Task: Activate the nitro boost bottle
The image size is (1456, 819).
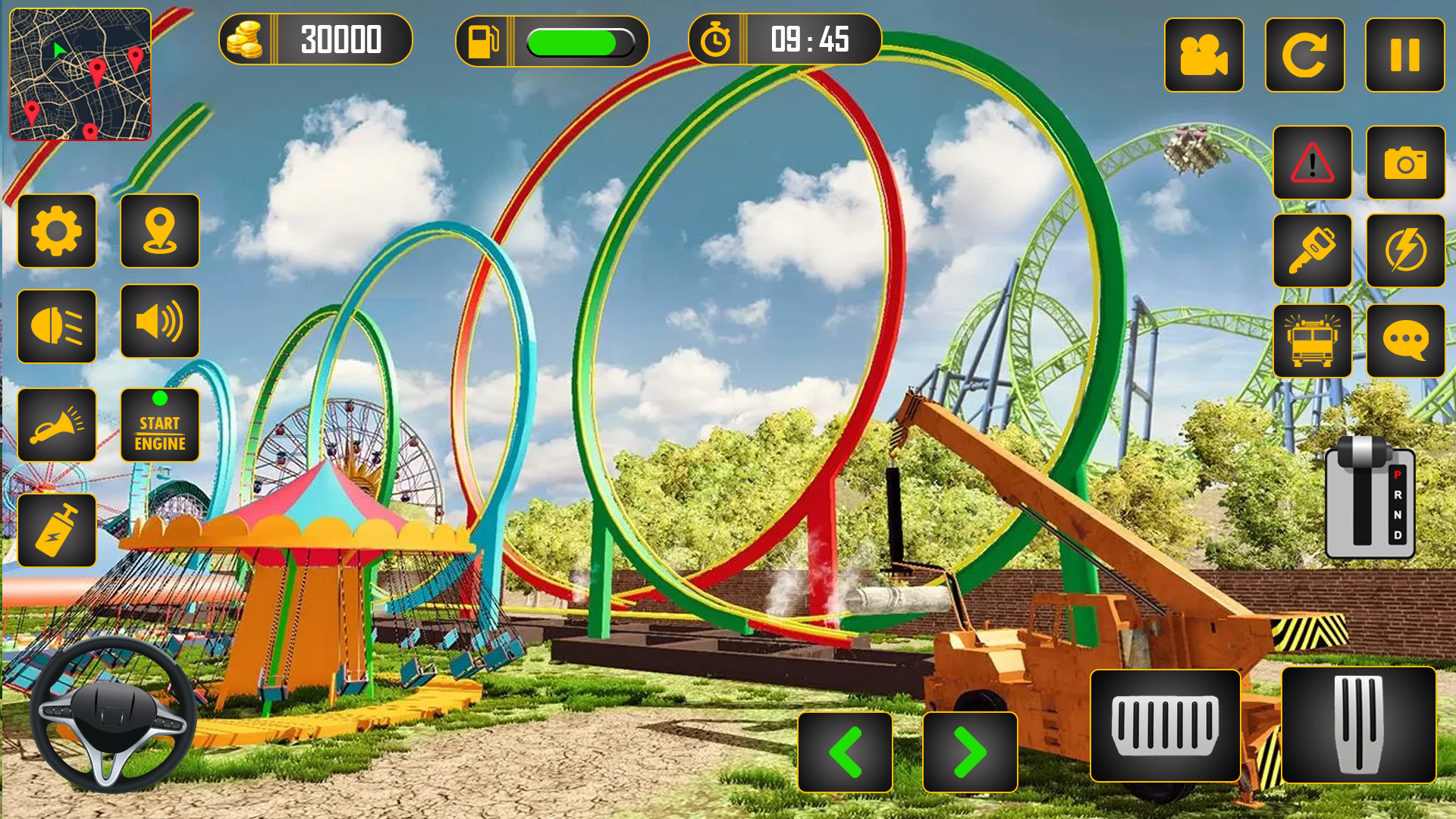Action: [57, 529]
